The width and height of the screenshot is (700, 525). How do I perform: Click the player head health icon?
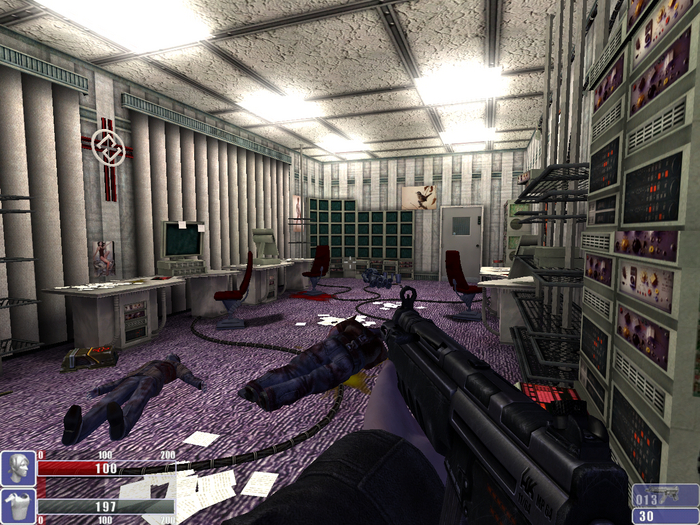(18, 468)
